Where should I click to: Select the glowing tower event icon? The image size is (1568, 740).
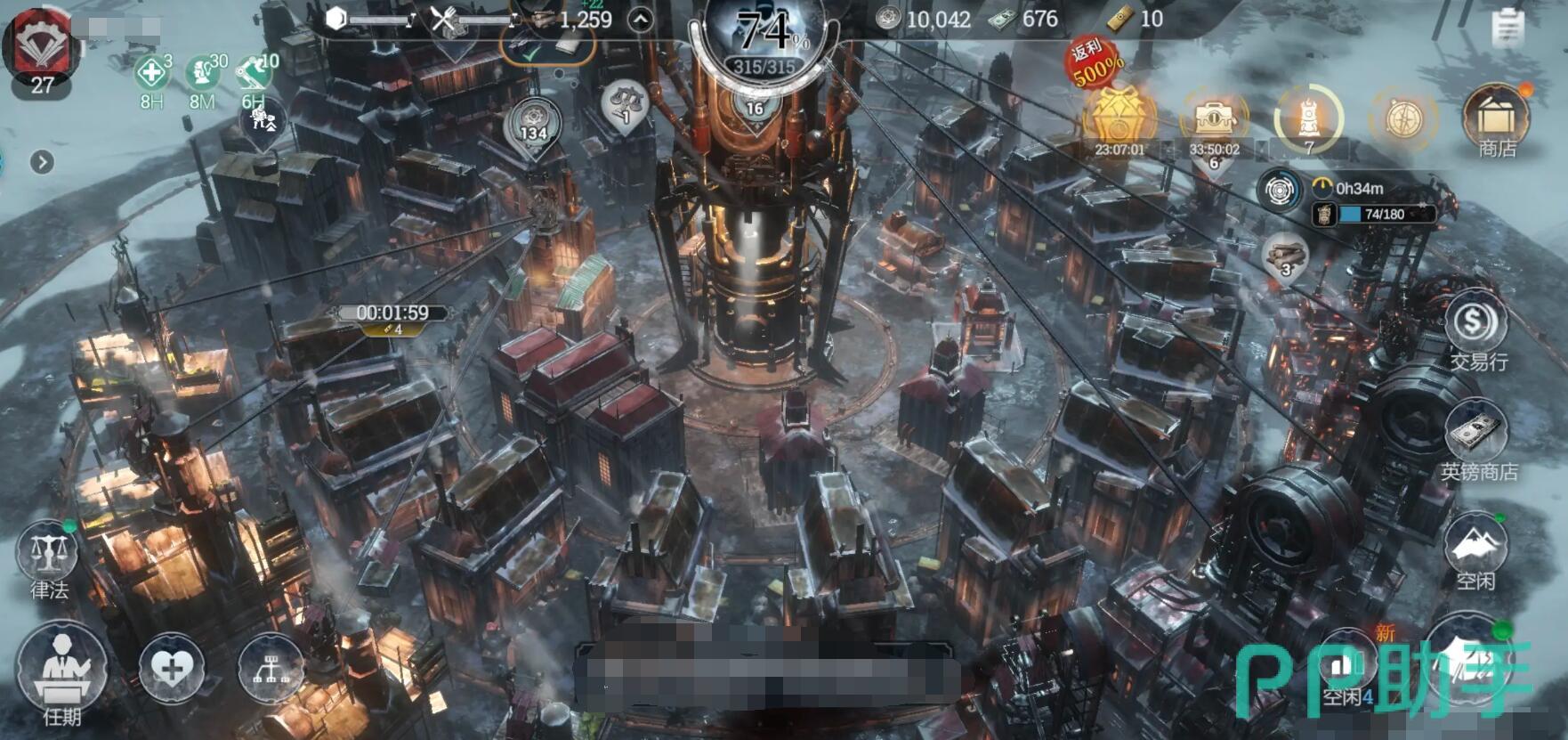1308,118
